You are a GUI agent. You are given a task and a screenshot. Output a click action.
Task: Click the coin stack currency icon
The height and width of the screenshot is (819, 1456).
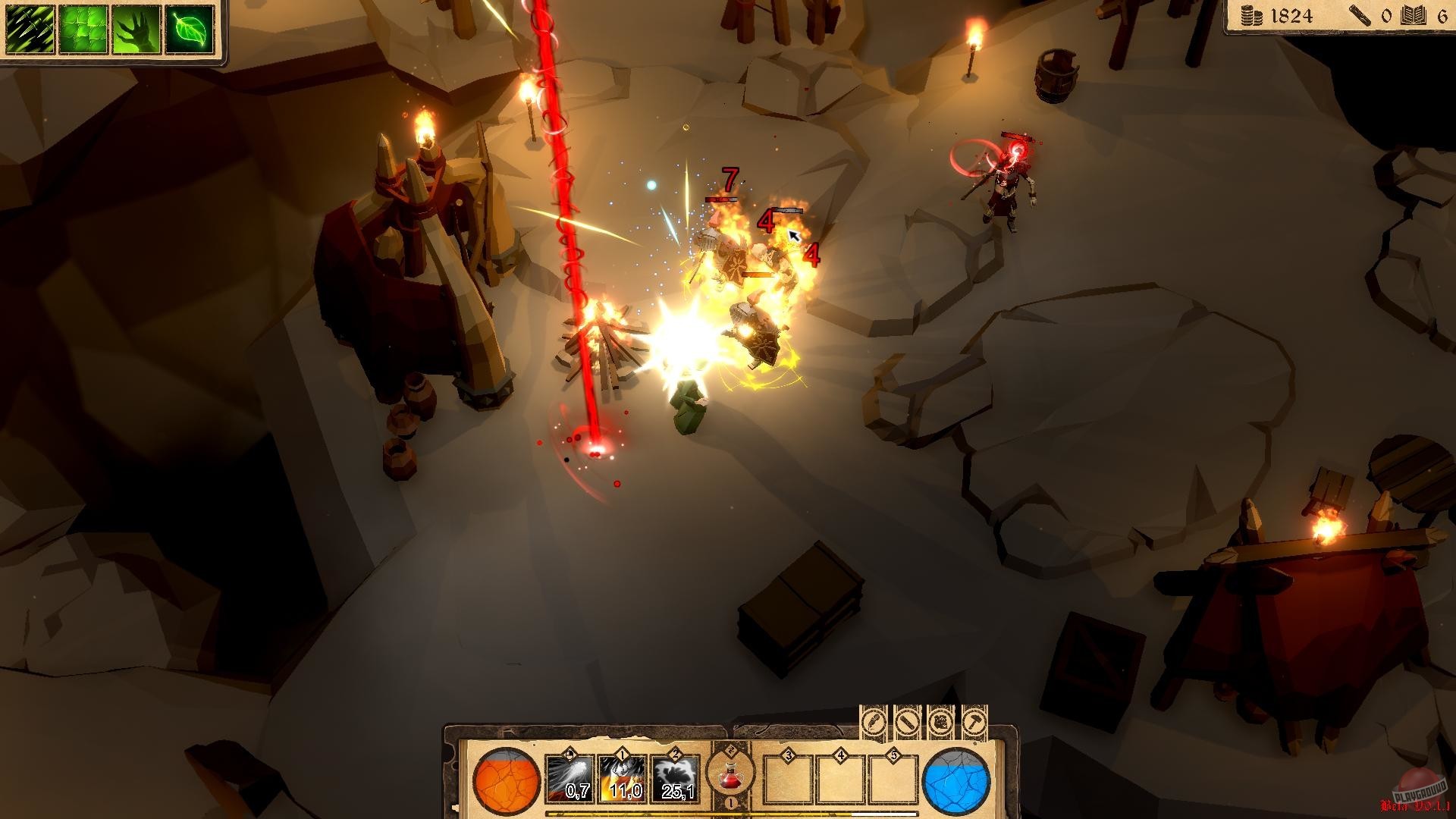(x=1251, y=17)
